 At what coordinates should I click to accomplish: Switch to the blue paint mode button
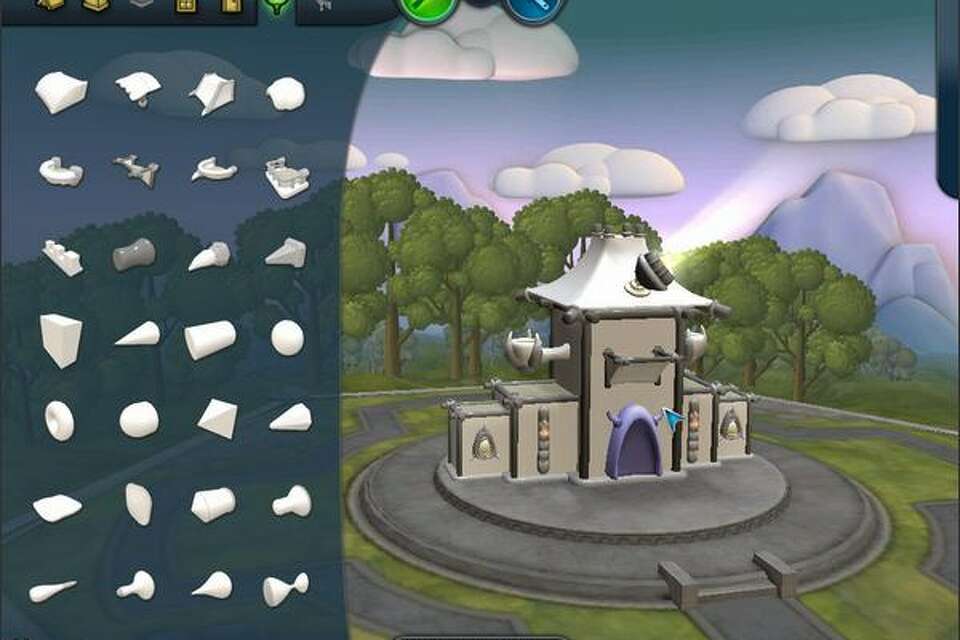(x=535, y=9)
